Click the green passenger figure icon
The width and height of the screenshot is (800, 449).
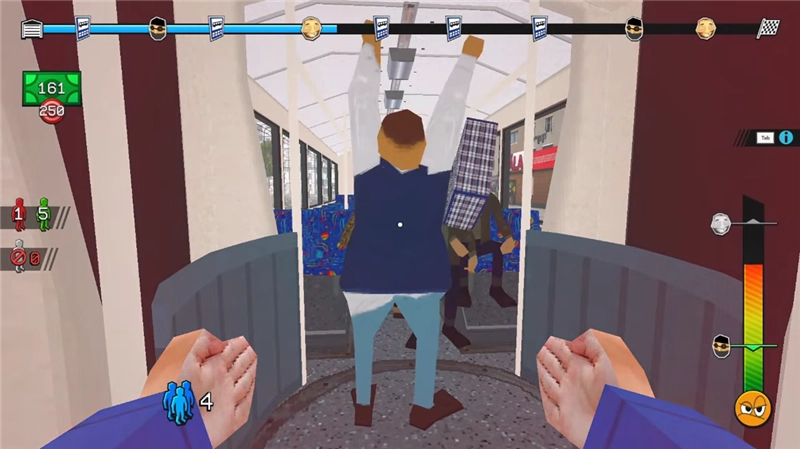point(43,215)
